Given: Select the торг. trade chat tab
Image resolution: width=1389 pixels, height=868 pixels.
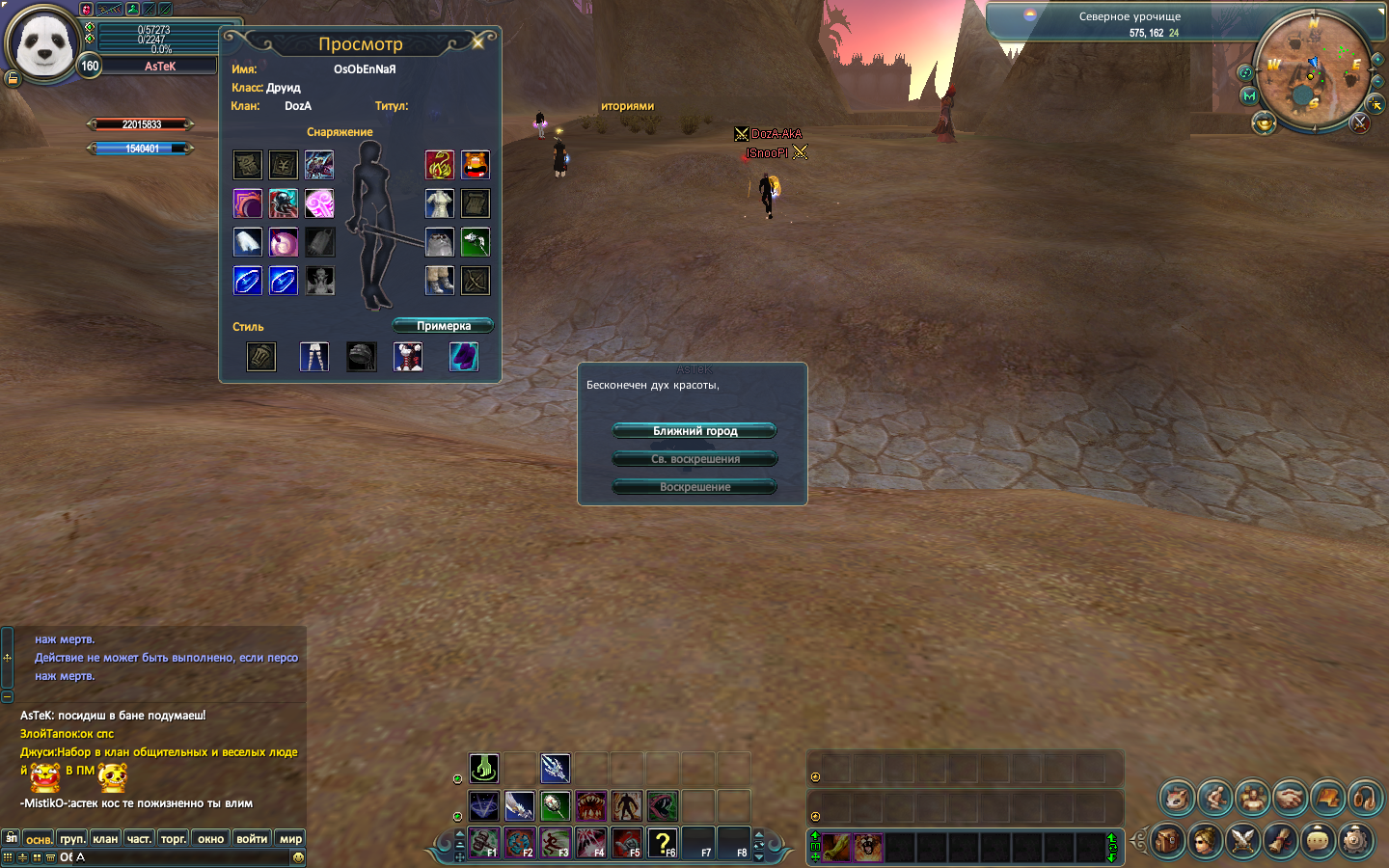Looking at the screenshot, I should click(174, 839).
